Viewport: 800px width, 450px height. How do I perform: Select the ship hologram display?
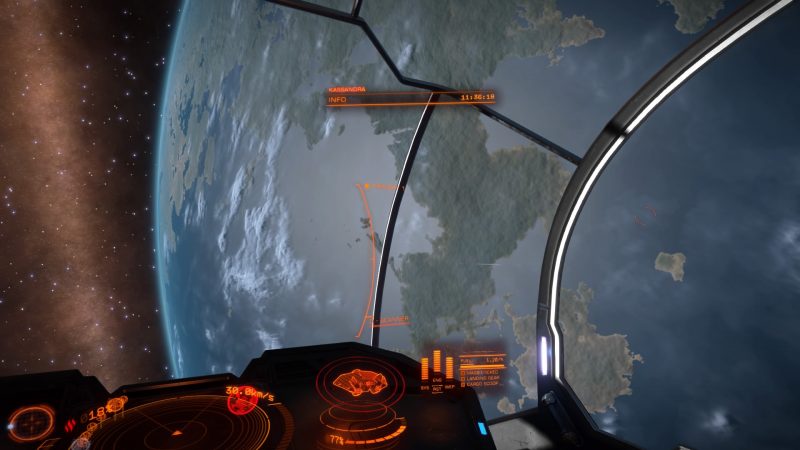pyautogui.click(x=359, y=383)
